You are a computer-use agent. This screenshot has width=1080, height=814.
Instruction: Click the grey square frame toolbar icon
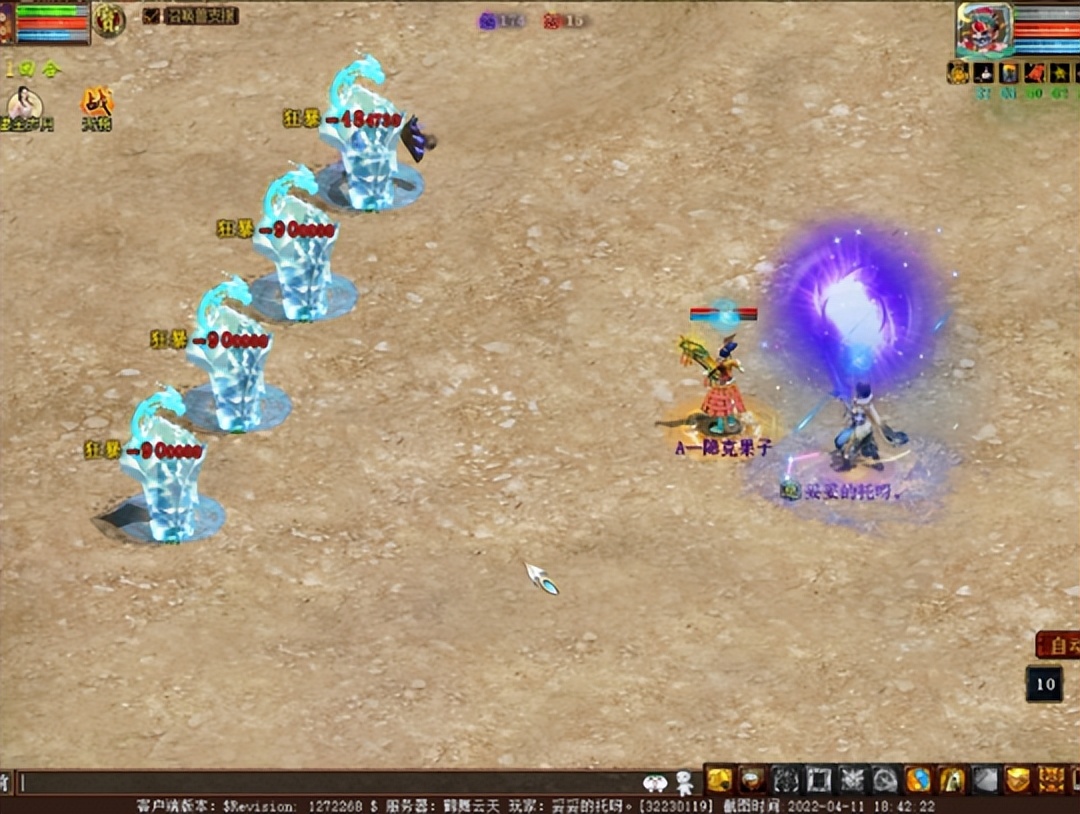(x=819, y=779)
